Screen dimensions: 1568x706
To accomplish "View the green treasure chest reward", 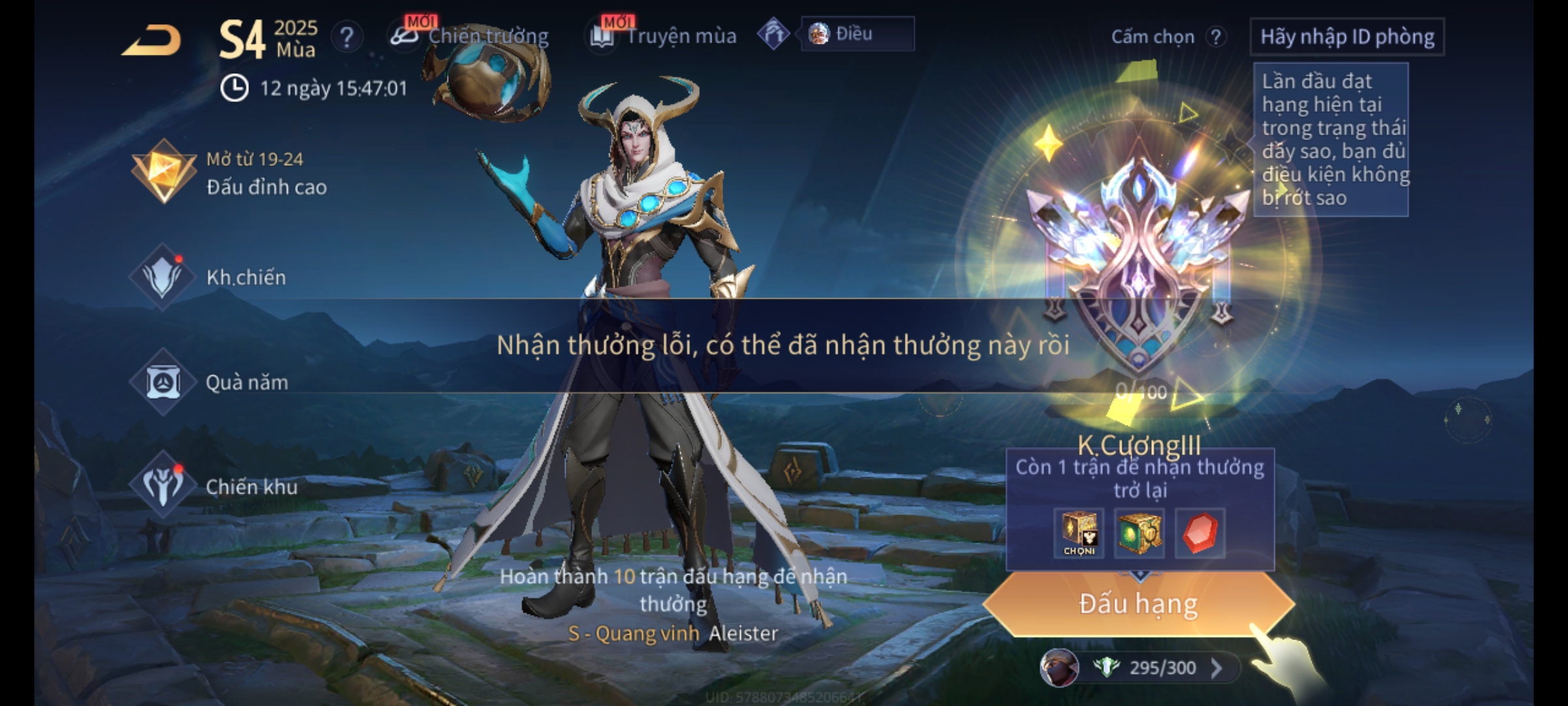I will (x=1139, y=533).
